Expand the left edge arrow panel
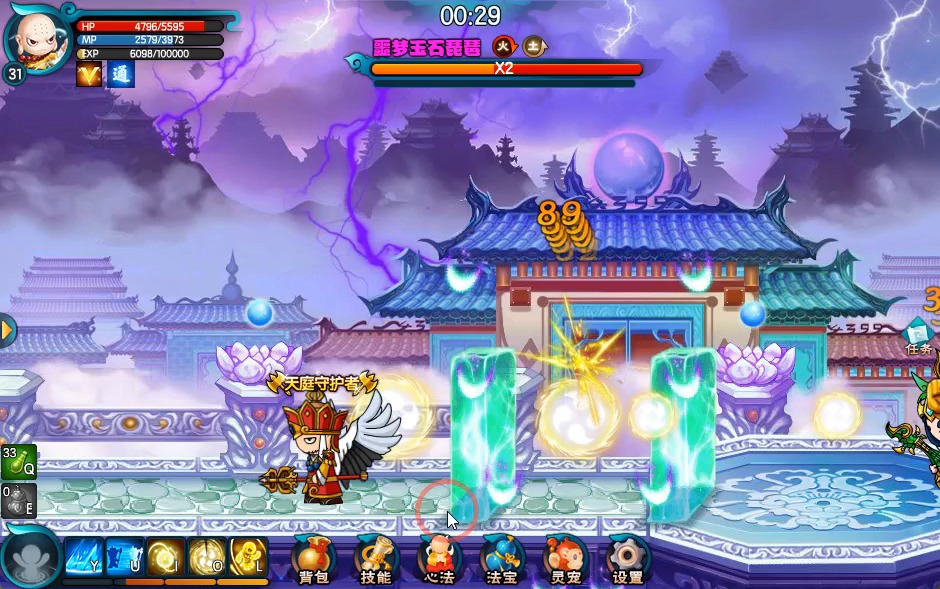This screenshot has height=589, width=940. point(7,330)
